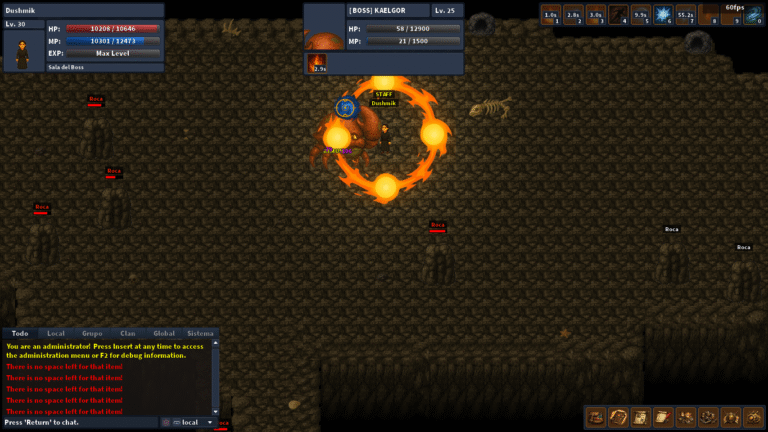
Task: Show the Global chat tab
Action: click(164, 333)
